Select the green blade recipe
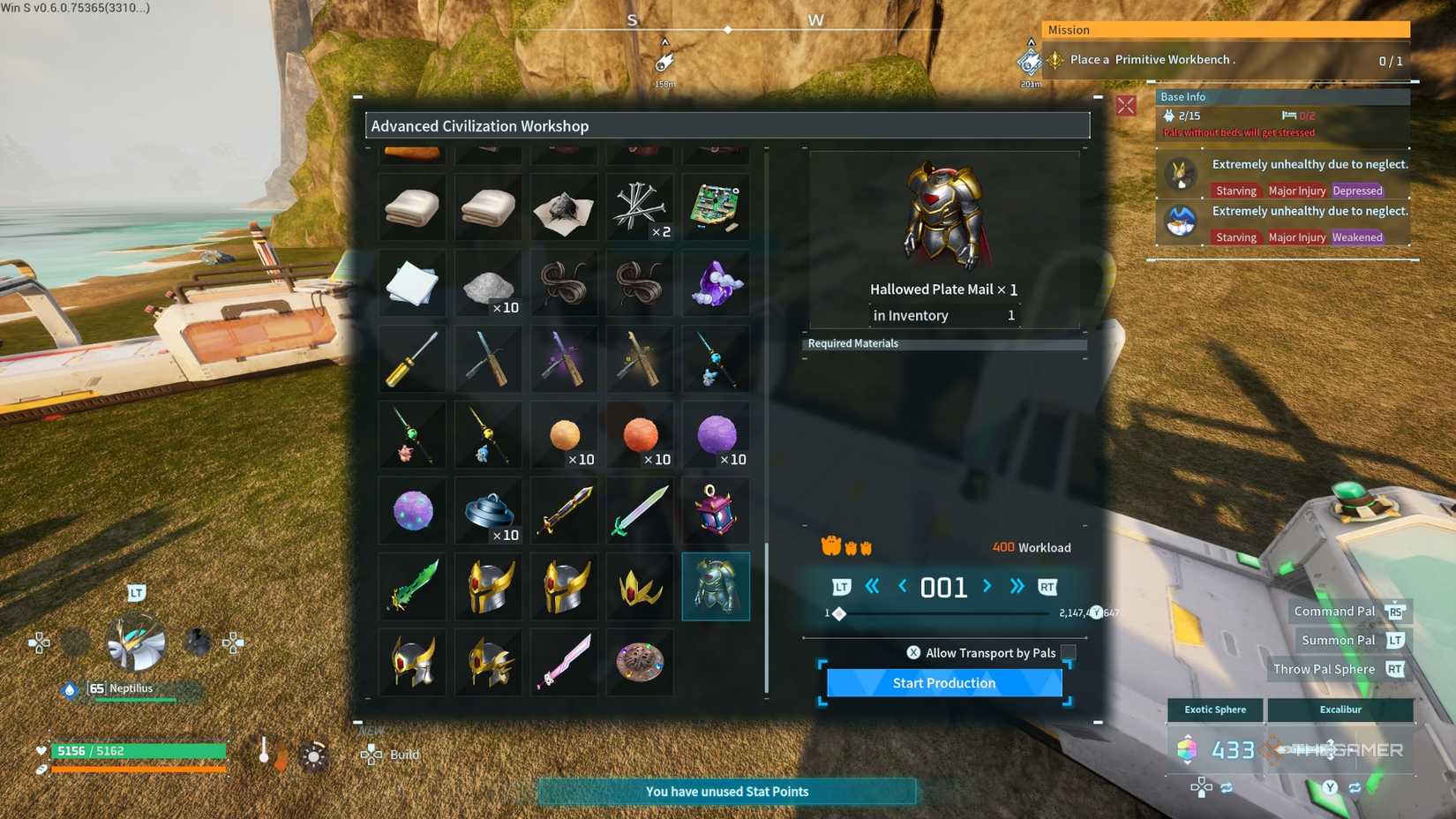This screenshot has height=819, width=1456. tap(411, 586)
